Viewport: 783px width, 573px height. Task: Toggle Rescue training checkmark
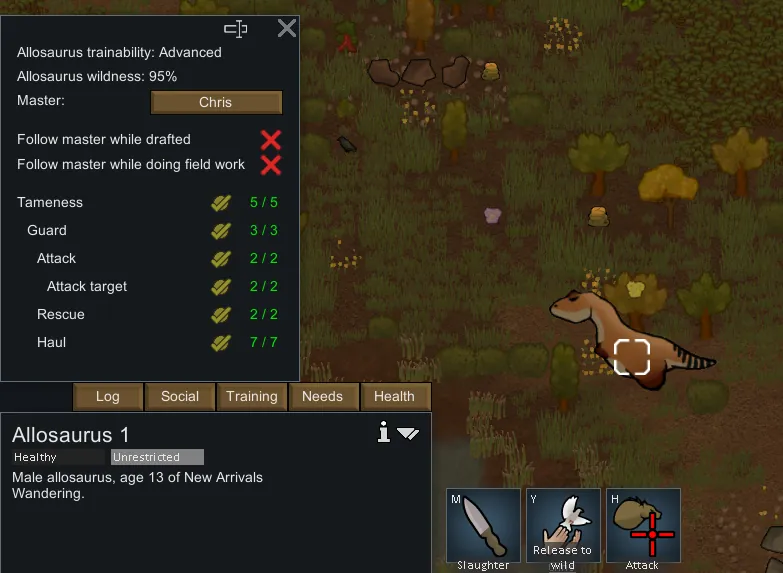click(x=221, y=315)
